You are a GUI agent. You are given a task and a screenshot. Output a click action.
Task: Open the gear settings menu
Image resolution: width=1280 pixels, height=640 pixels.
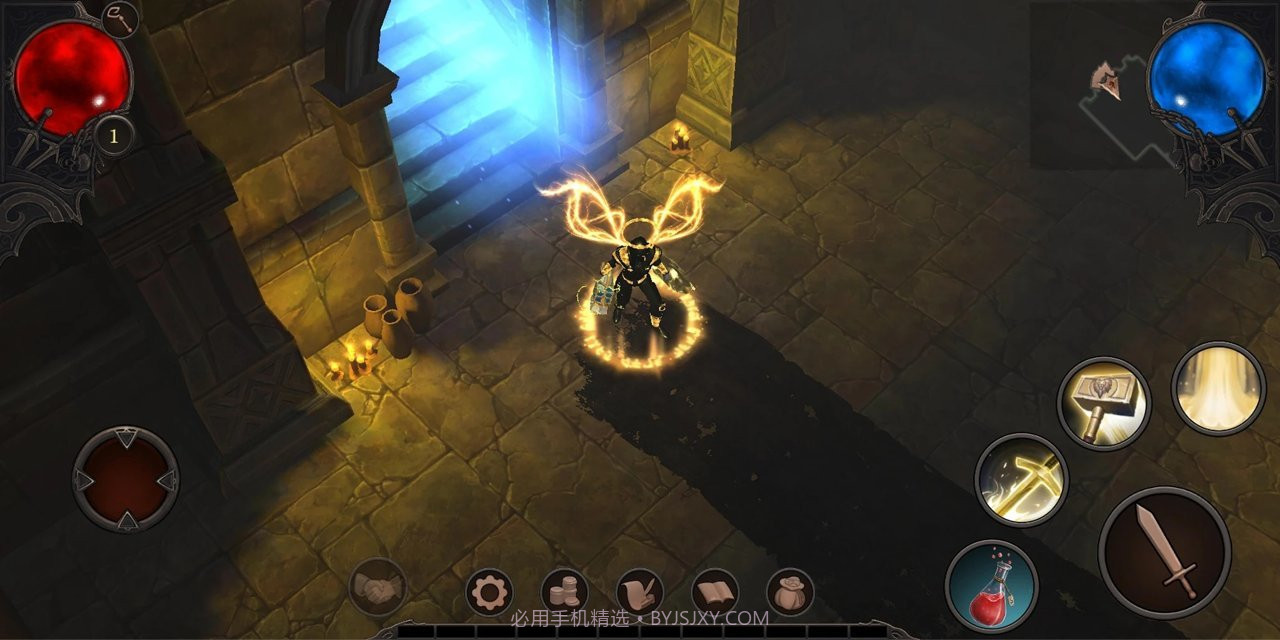[x=489, y=593]
